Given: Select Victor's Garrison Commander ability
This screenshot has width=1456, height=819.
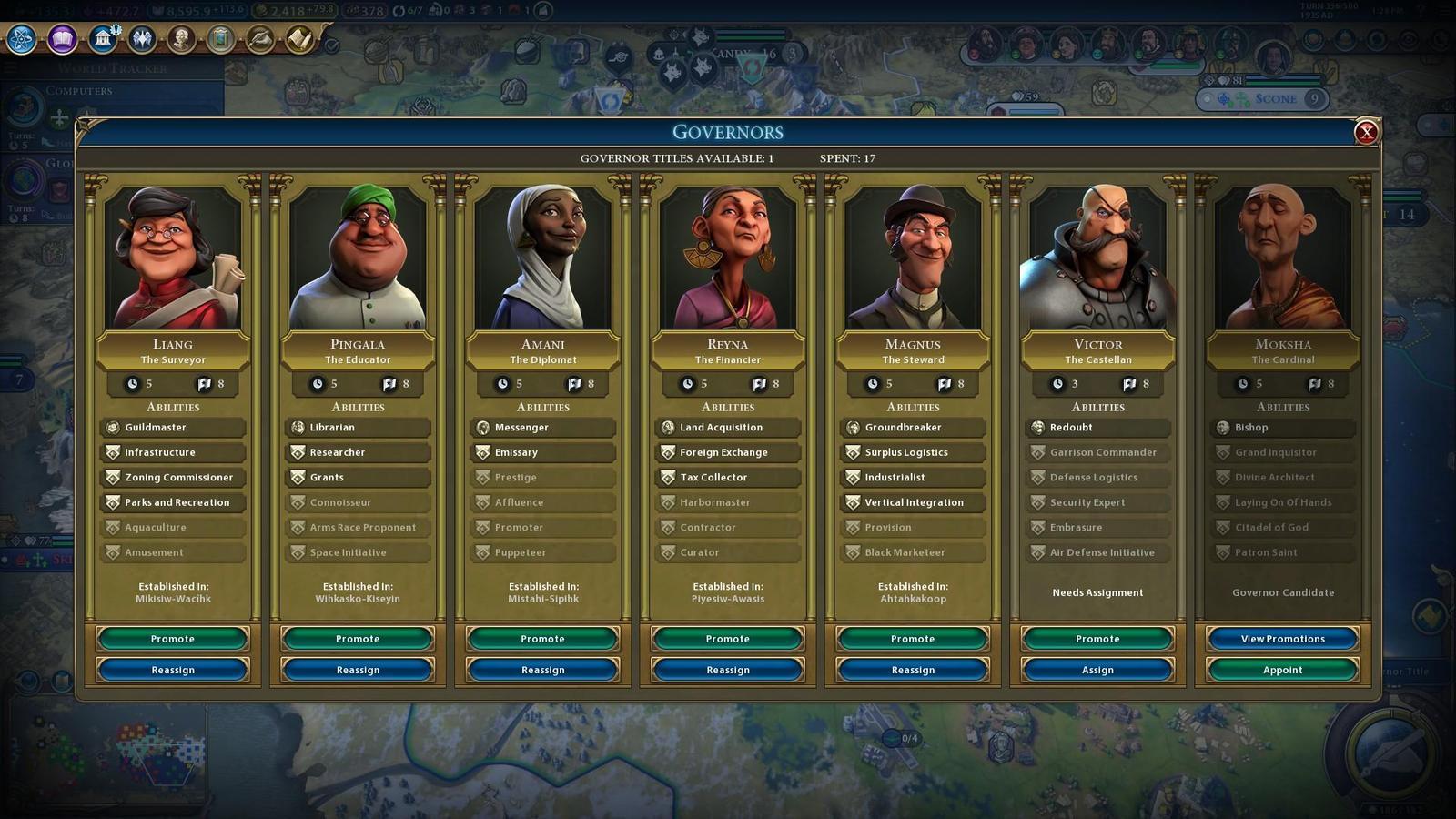Looking at the screenshot, I should (1097, 452).
